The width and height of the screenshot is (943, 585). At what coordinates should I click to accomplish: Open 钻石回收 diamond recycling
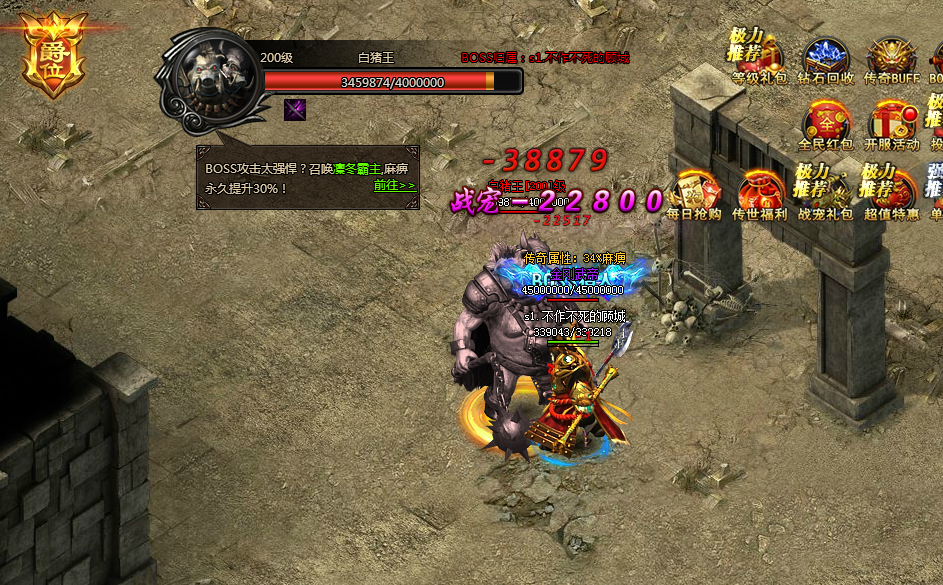pyautogui.click(x=827, y=60)
